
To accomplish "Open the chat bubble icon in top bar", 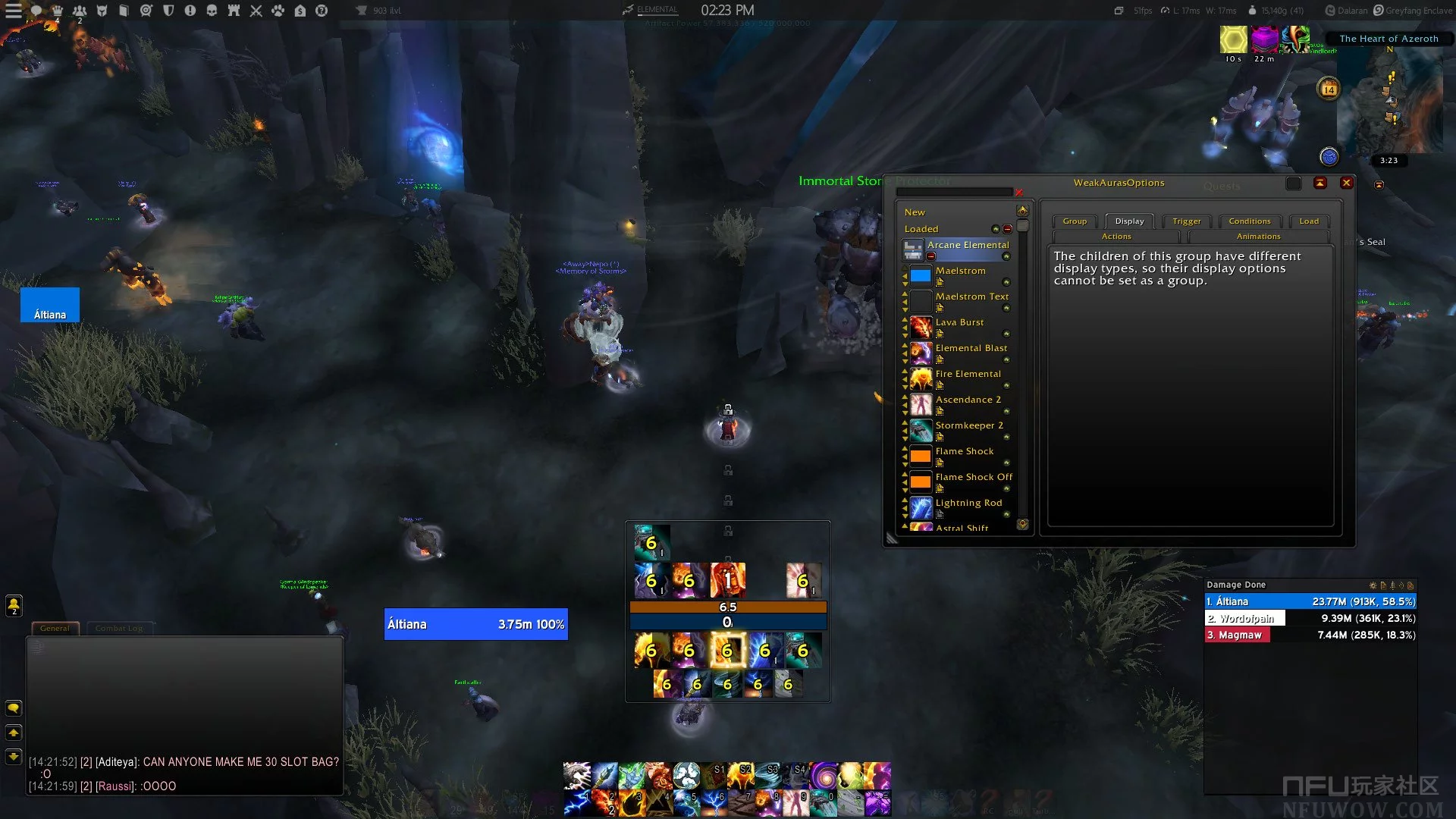I will point(36,11).
